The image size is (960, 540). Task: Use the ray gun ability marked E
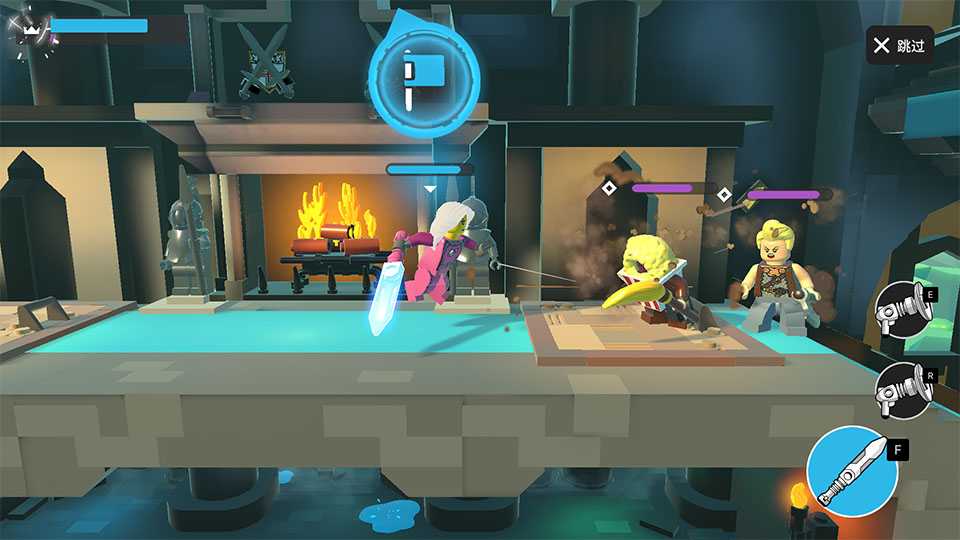pyautogui.click(x=902, y=311)
